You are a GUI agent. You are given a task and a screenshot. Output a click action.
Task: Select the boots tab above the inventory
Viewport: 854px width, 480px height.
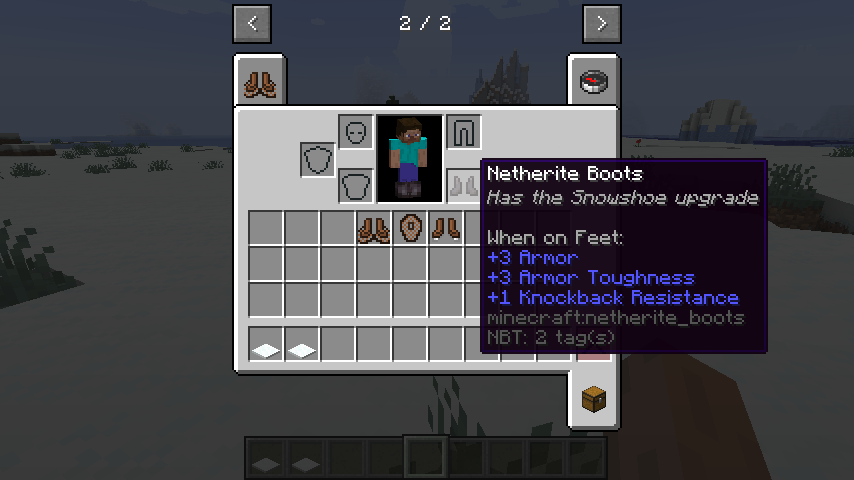260,82
